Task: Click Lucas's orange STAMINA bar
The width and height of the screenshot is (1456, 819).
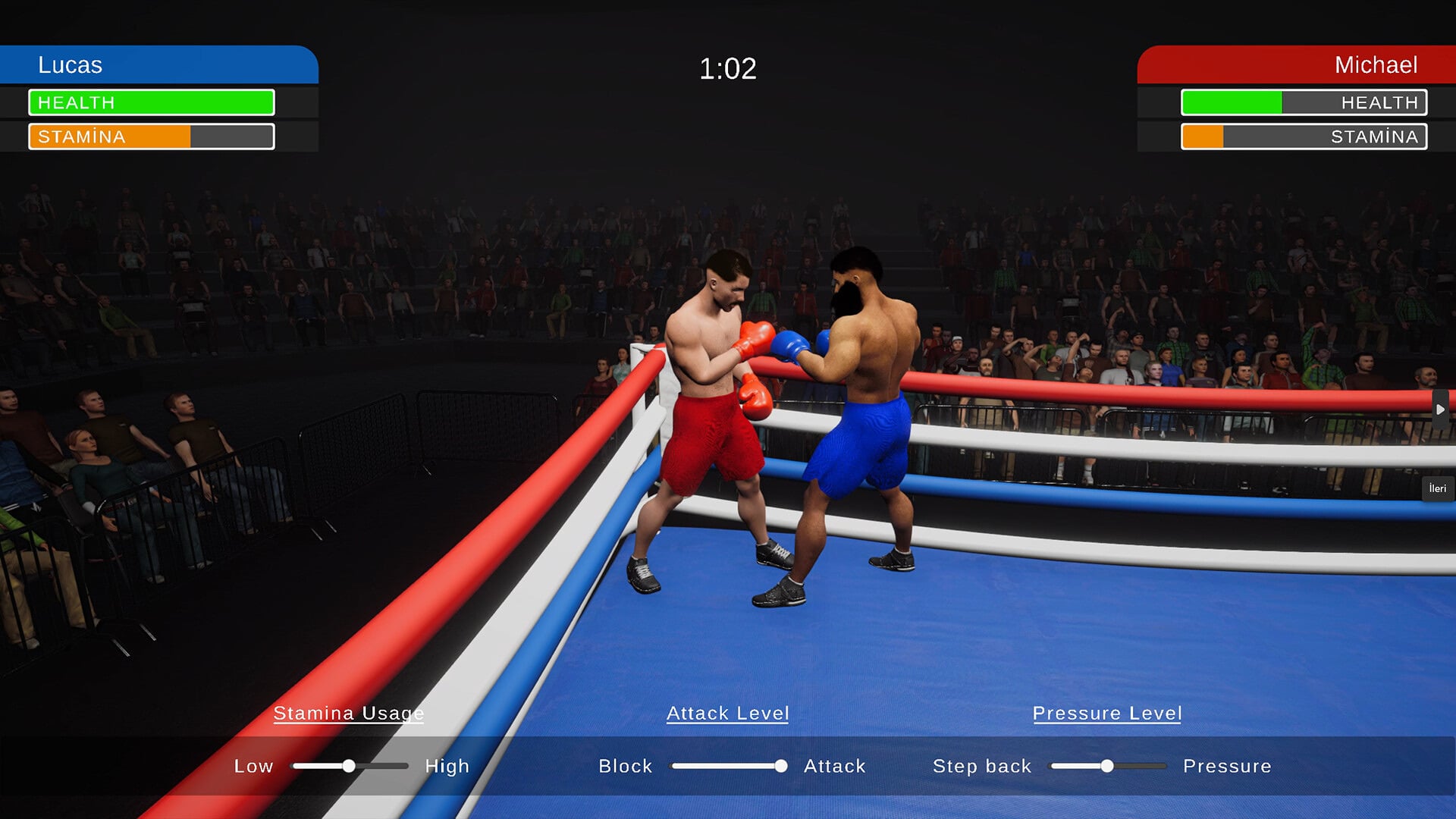Action: point(110,137)
